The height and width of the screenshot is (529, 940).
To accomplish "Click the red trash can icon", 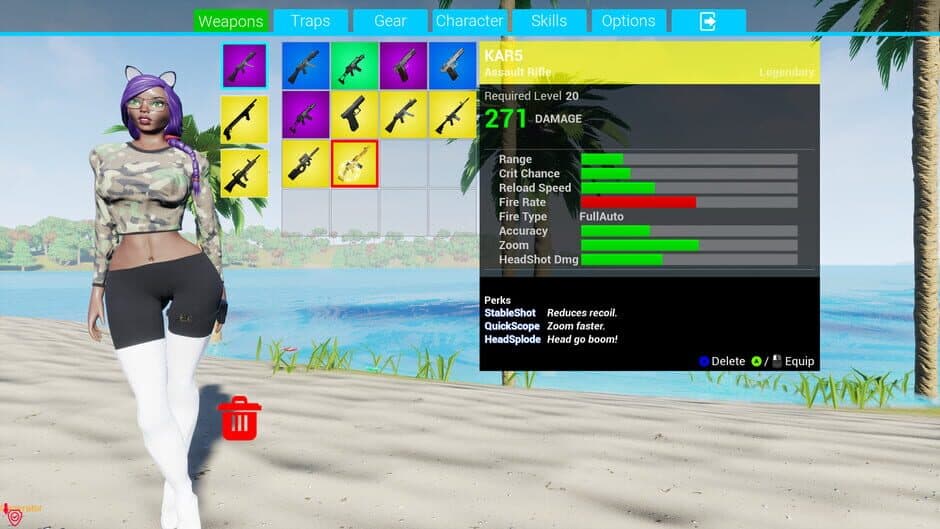I will coord(239,417).
